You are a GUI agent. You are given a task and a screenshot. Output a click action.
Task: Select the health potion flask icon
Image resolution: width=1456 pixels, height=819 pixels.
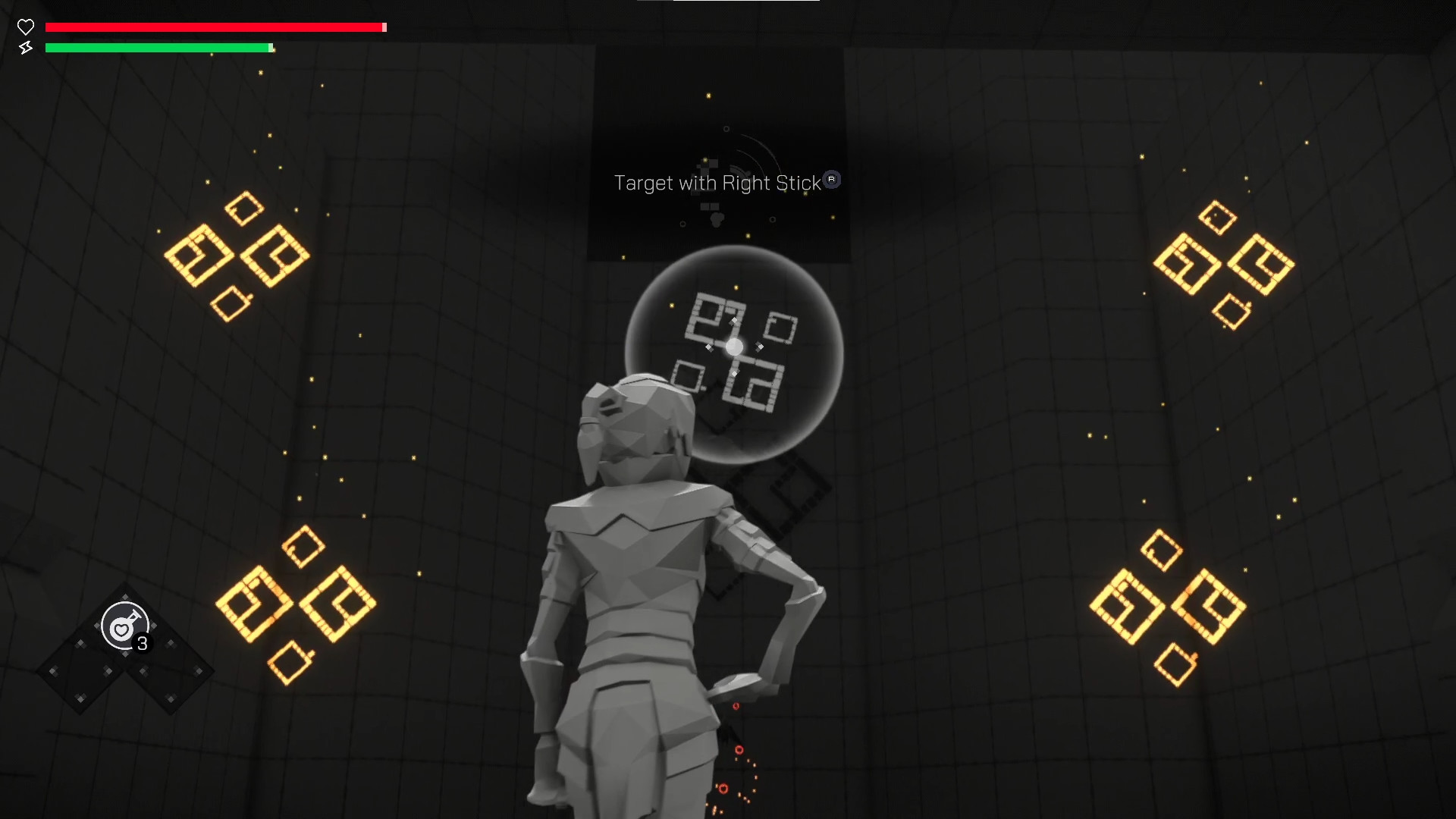(124, 626)
